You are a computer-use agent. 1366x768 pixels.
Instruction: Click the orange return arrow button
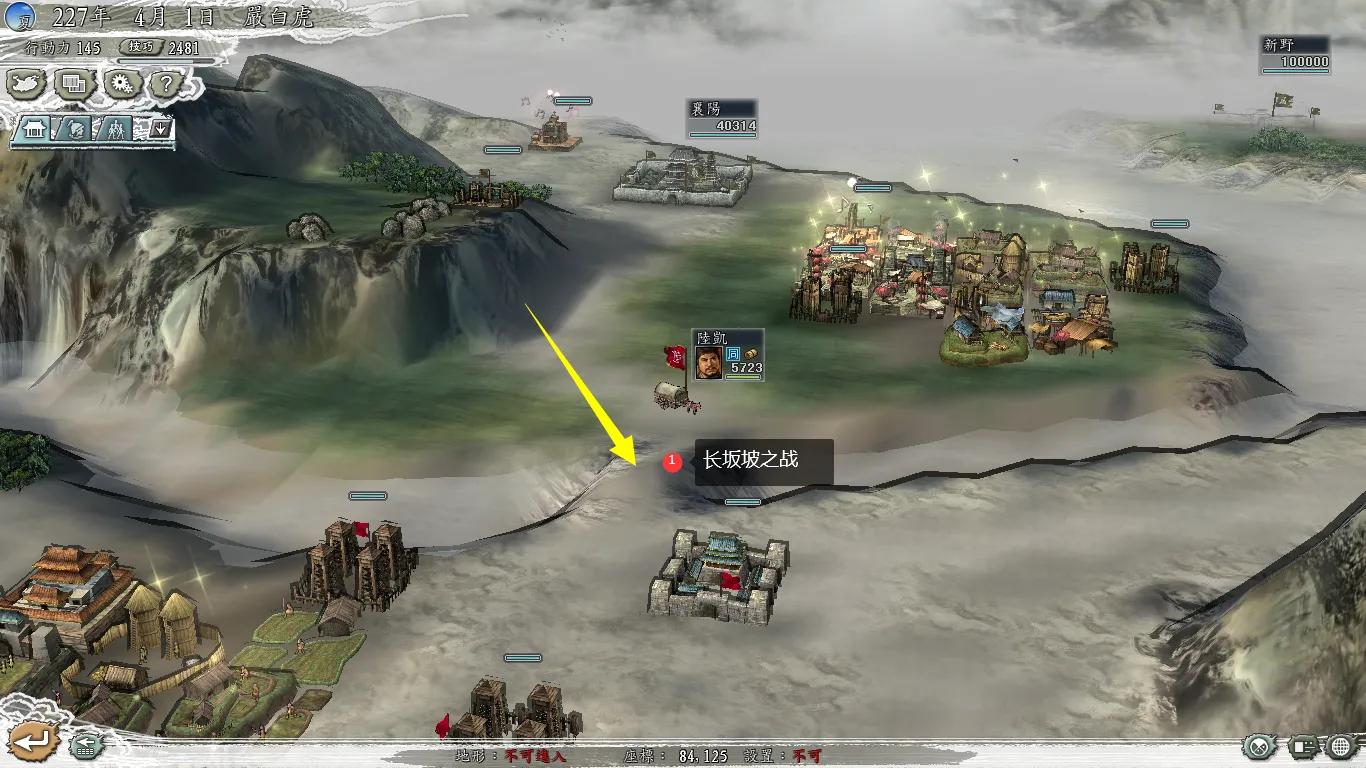(x=33, y=742)
